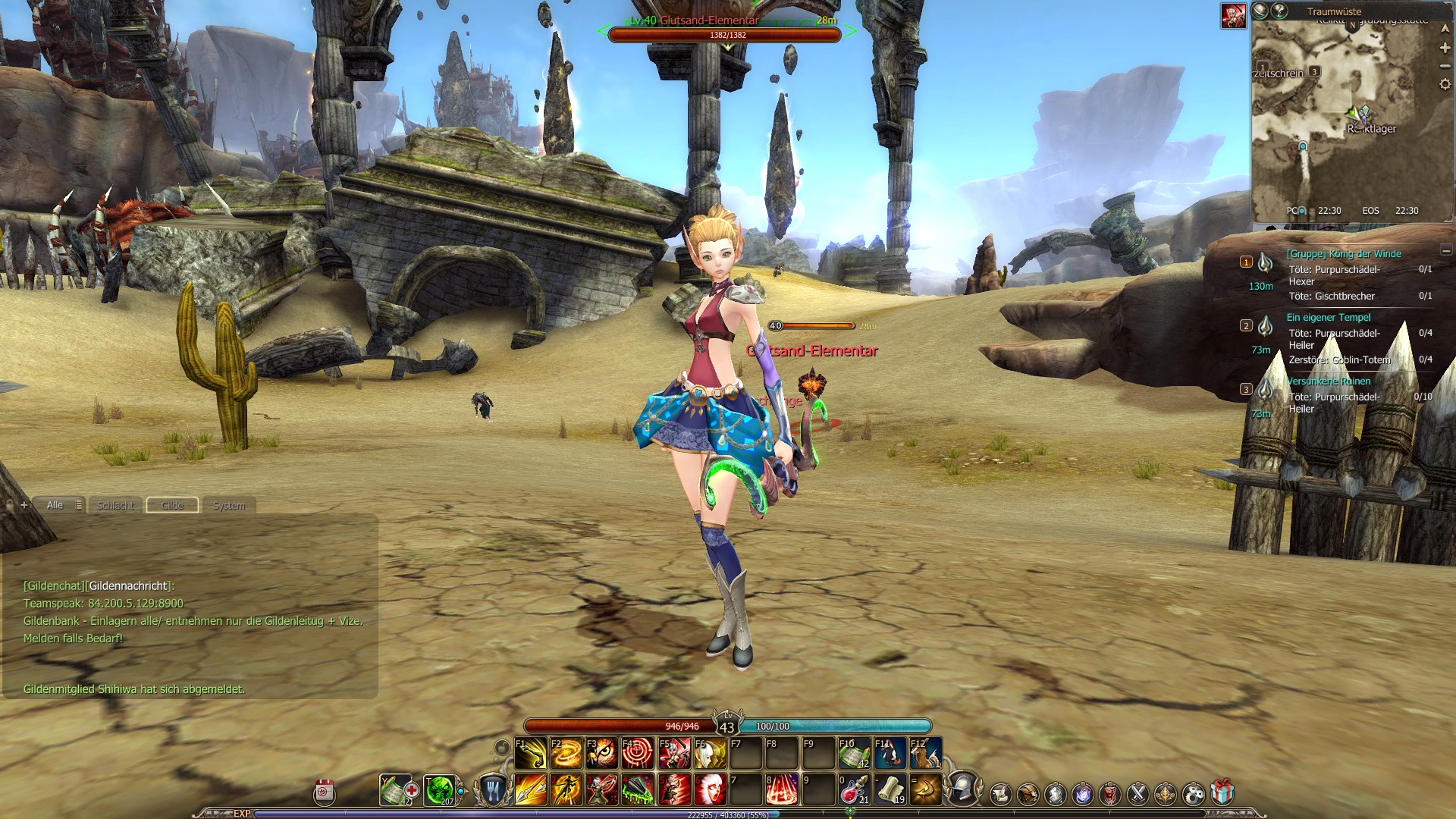Zoom out the minimap with the minus button
The image size is (1456, 819).
click(x=1445, y=66)
